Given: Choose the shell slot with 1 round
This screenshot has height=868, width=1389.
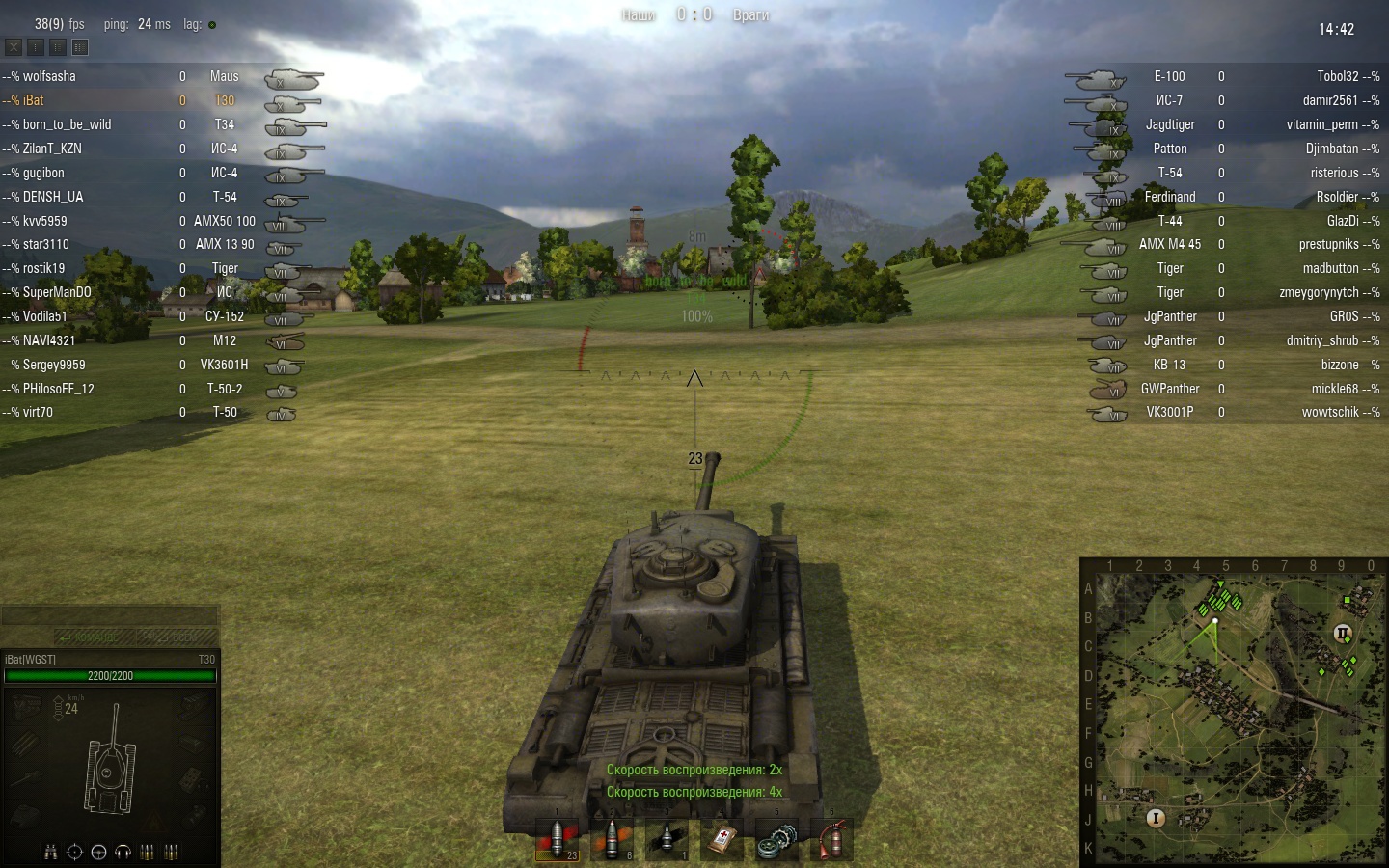Looking at the screenshot, I should (667, 840).
